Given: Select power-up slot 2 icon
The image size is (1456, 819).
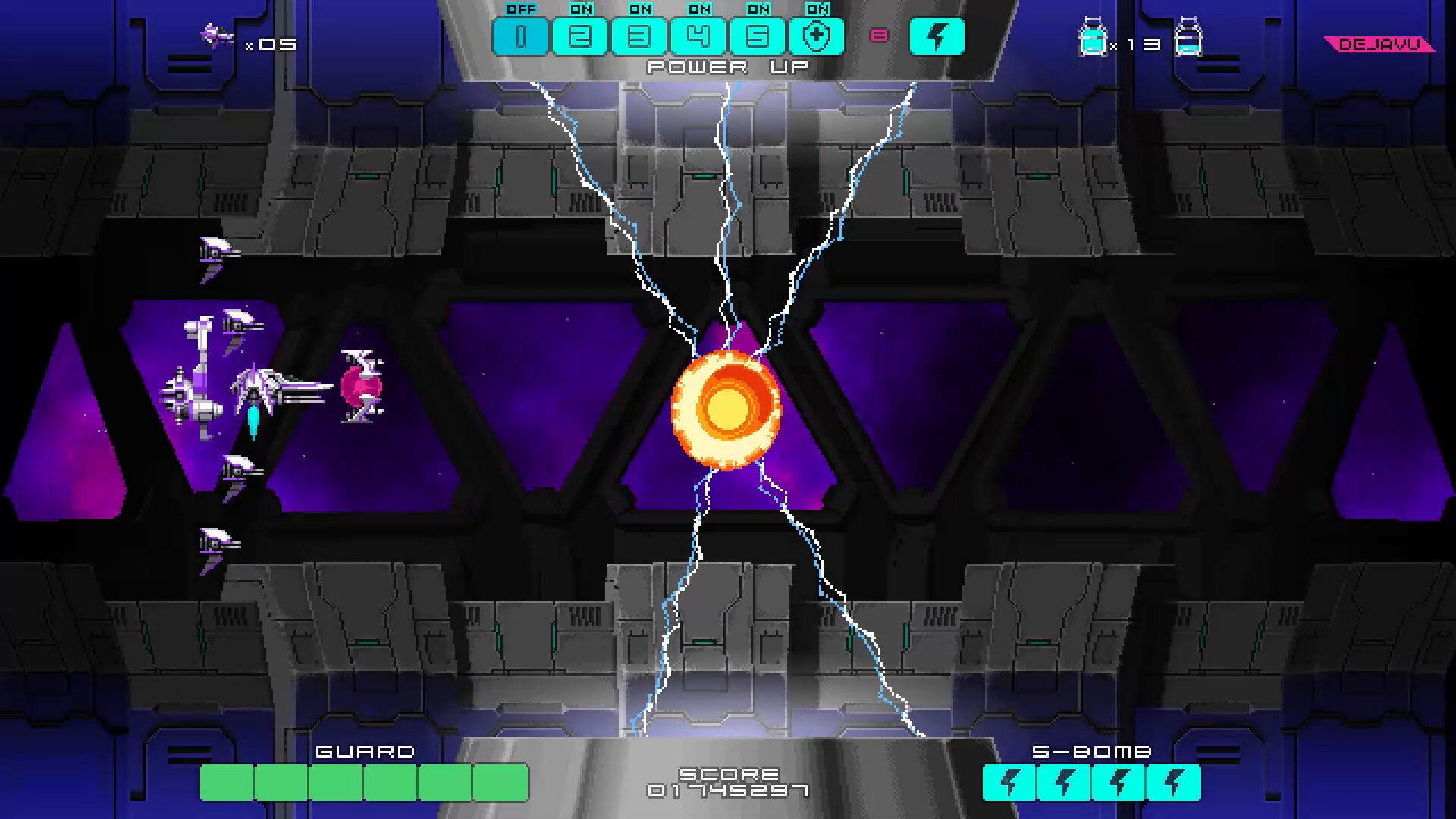Looking at the screenshot, I should click(x=579, y=36).
